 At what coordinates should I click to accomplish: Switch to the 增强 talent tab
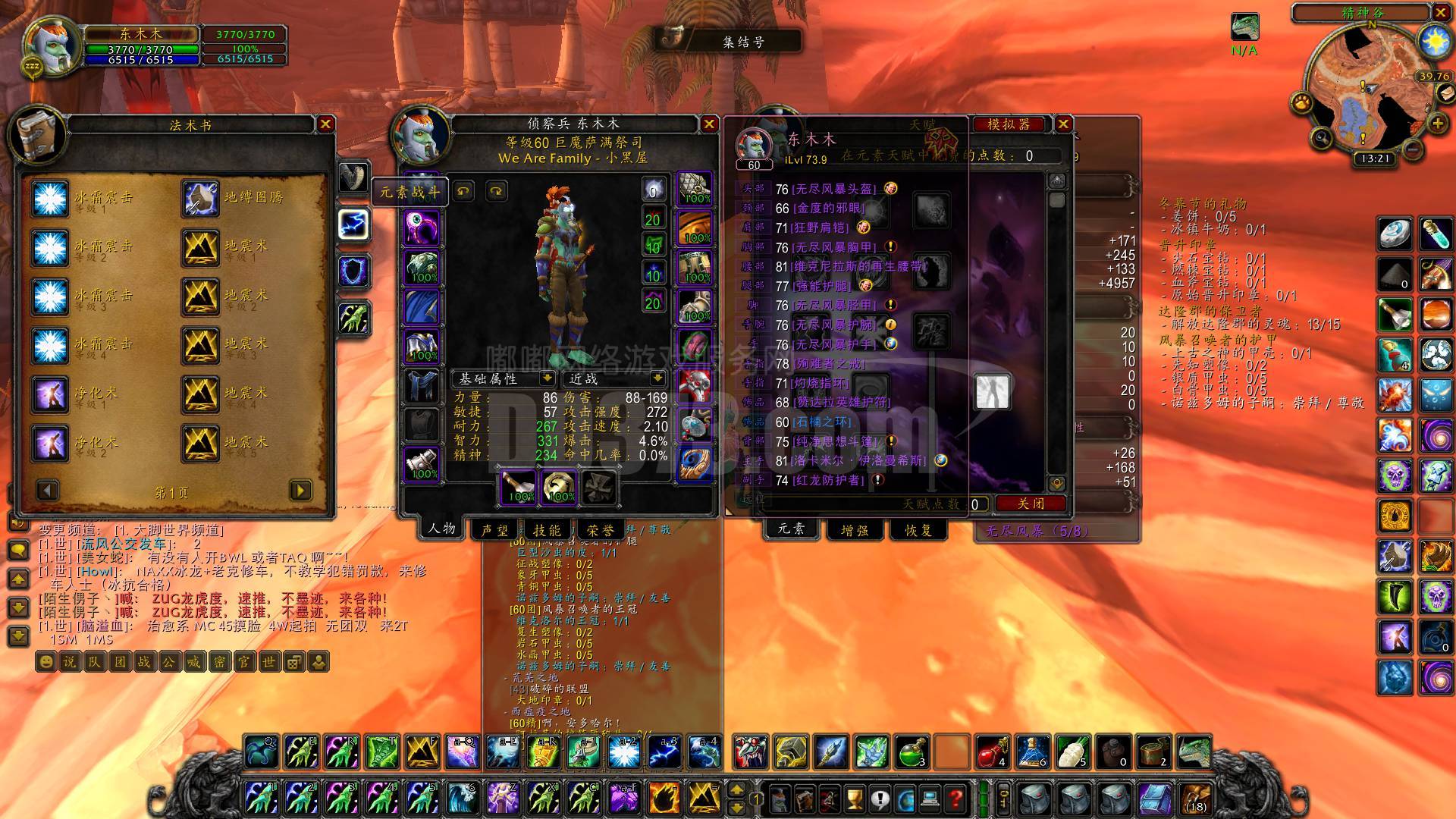855,530
